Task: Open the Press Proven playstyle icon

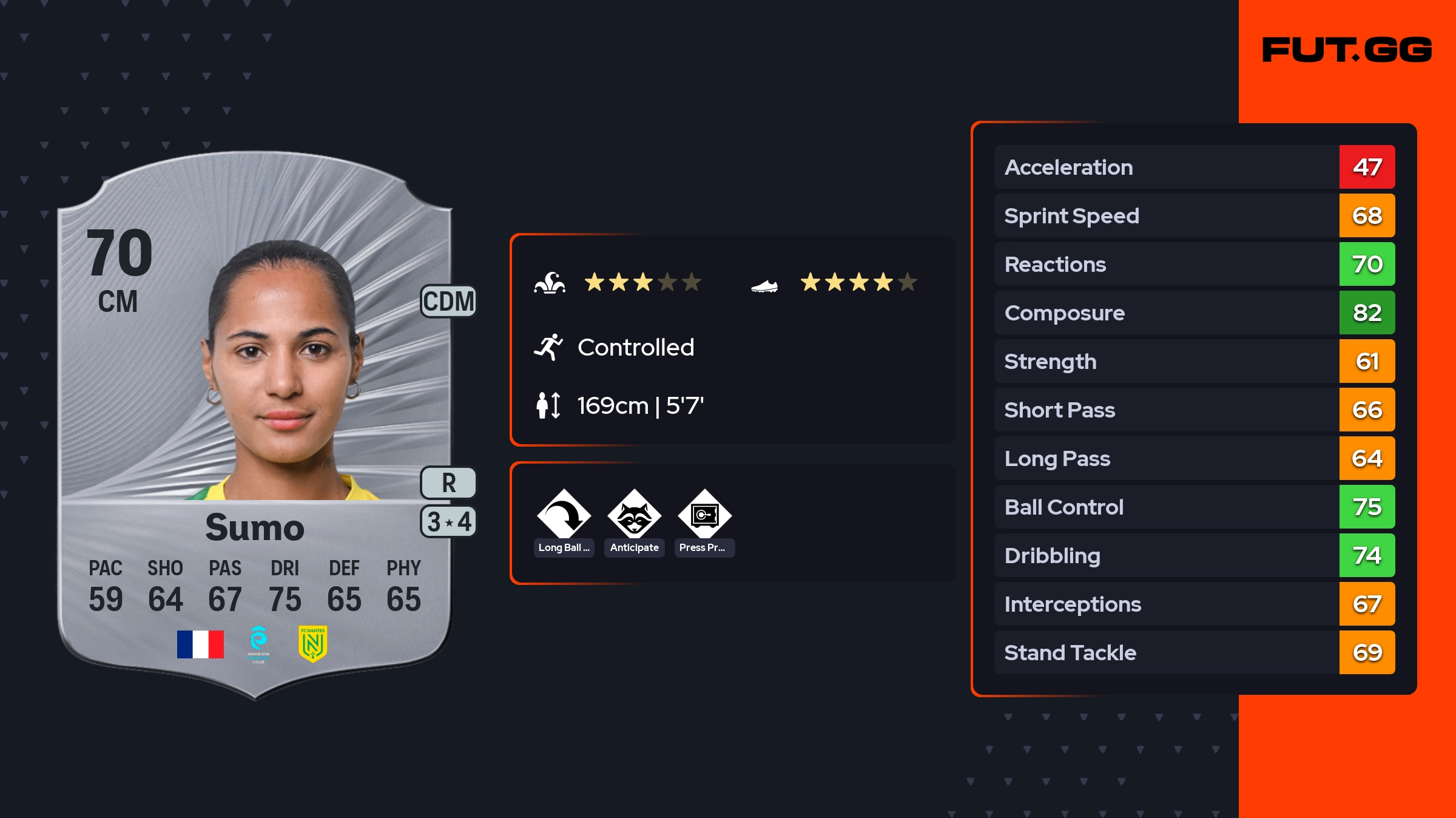Action: pos(704,515)
